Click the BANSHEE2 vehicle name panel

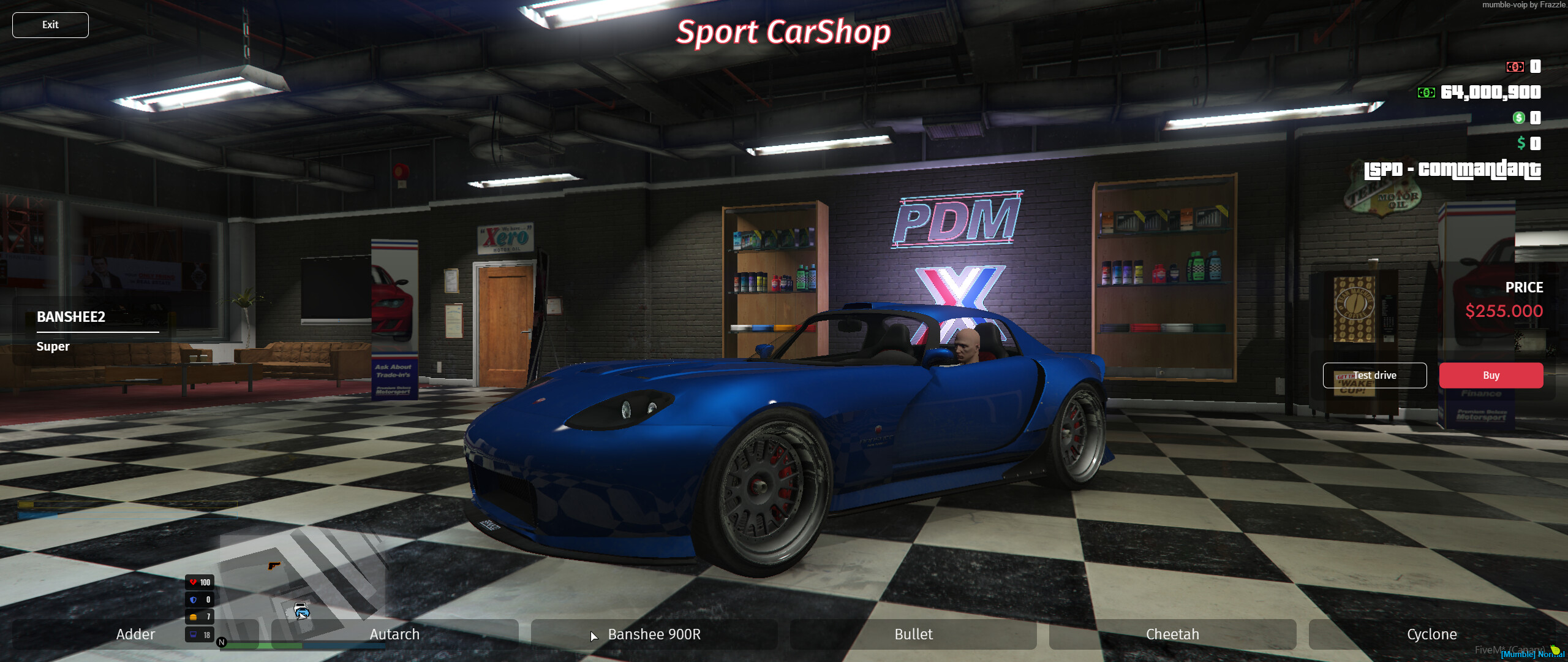coord(70,318)
